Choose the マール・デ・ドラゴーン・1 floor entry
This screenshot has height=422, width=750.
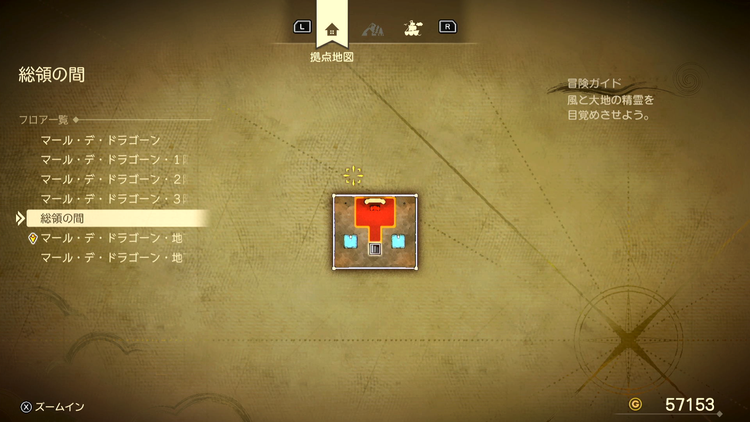[113, 160]
